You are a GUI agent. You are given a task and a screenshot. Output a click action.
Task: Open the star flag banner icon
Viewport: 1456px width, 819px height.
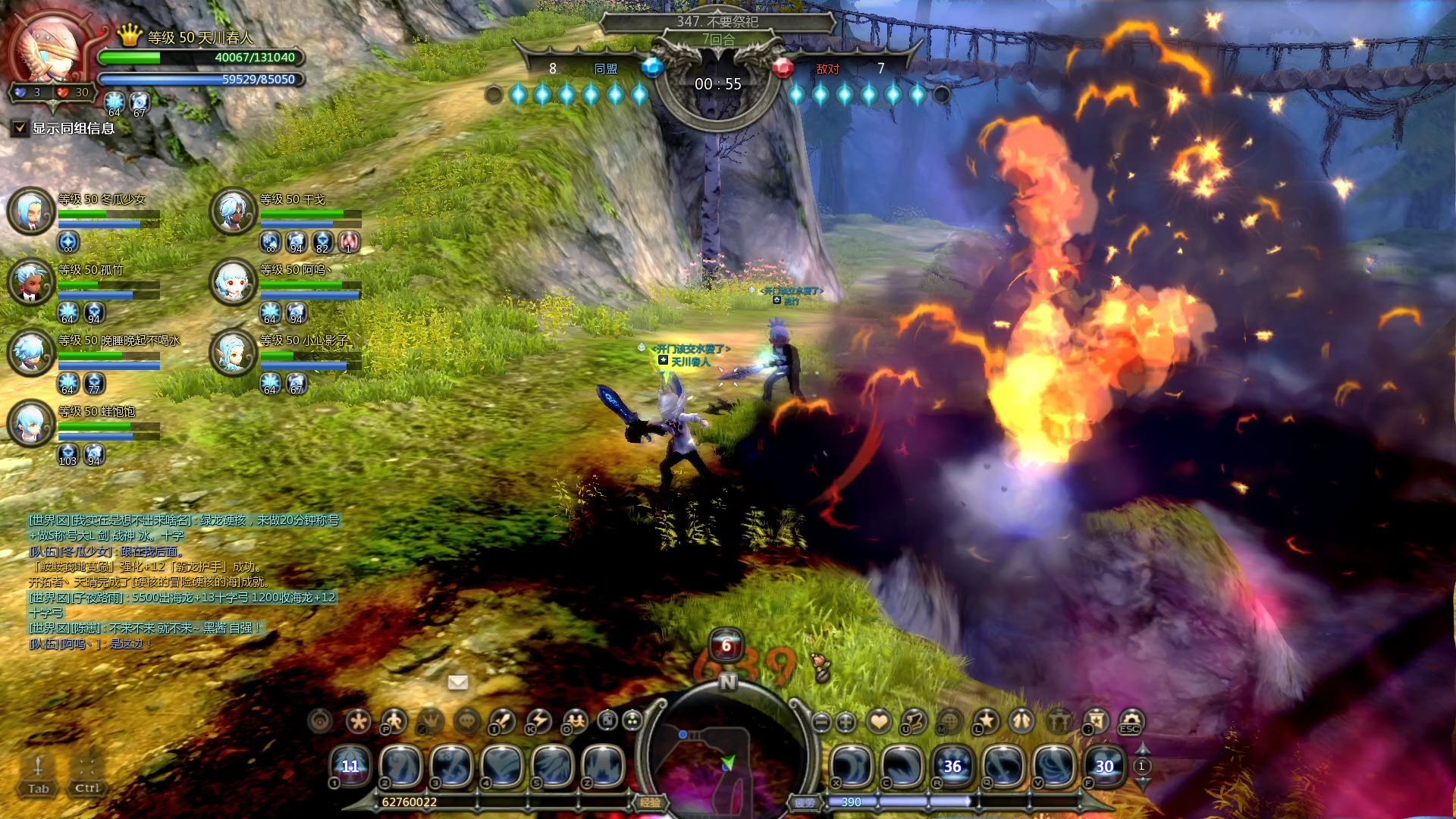point(1096,721)
